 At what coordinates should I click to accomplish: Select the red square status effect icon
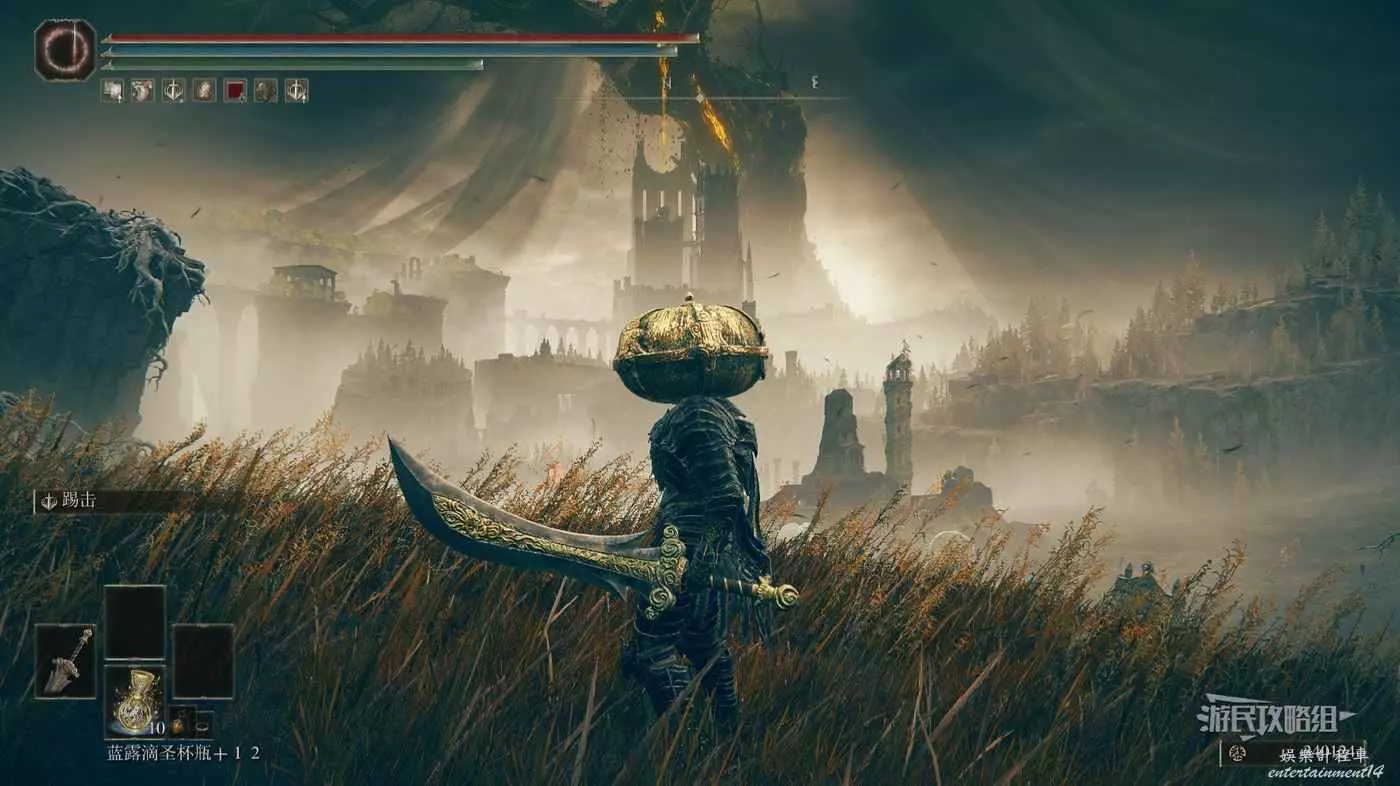pos(235,91)
